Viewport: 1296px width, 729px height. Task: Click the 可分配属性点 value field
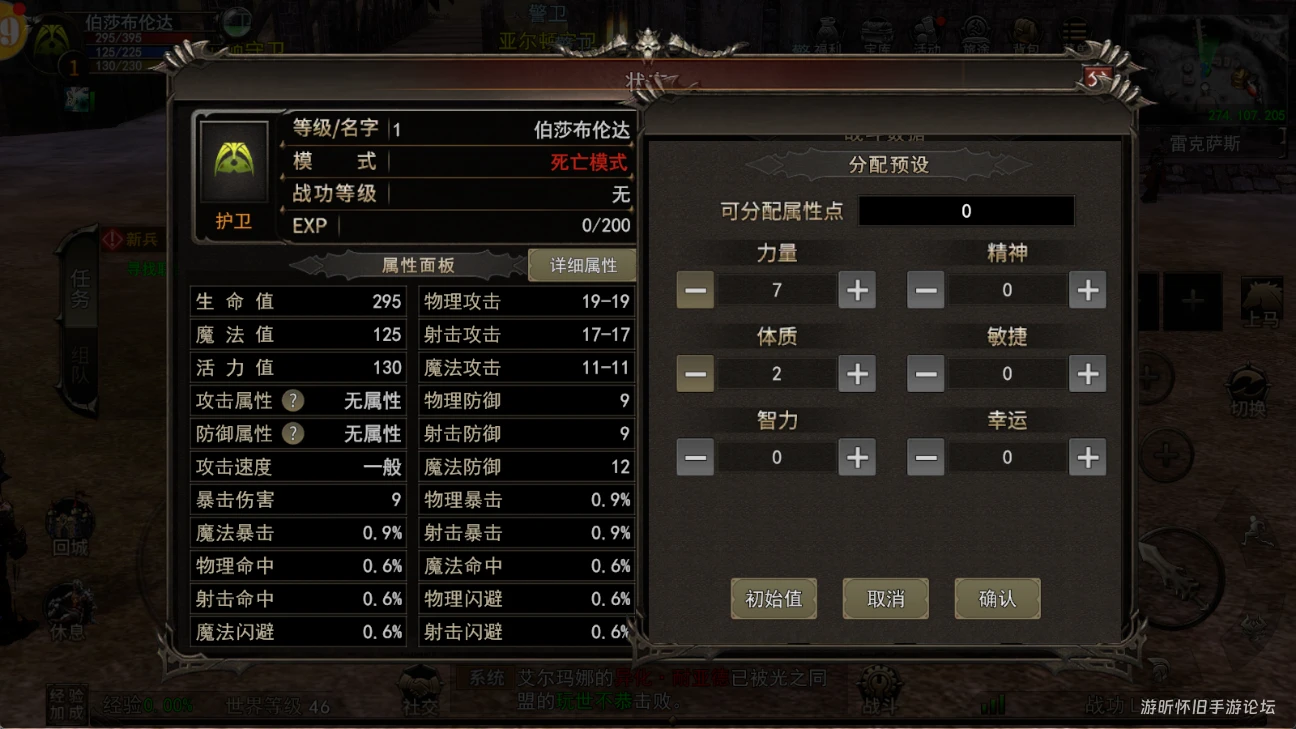pyautogui.click(x=966, y=211)
